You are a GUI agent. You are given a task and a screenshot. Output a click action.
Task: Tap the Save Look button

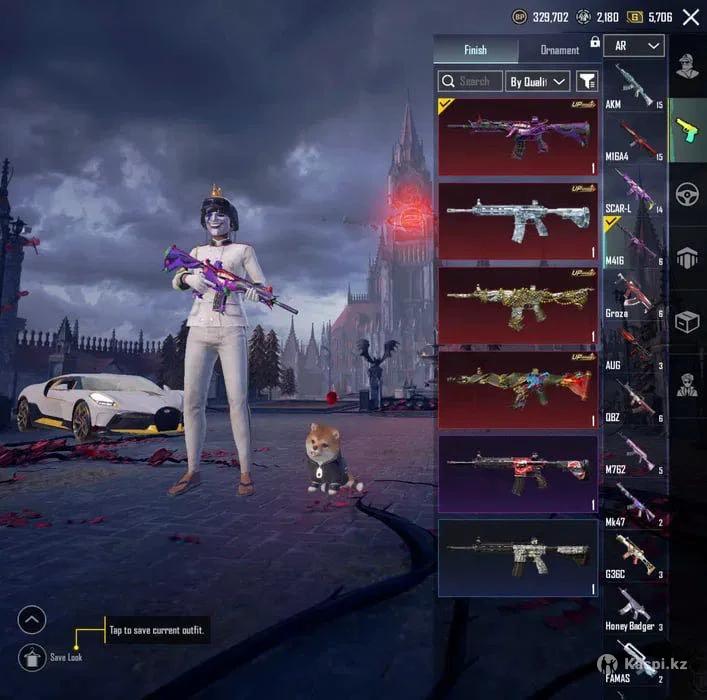32,657
